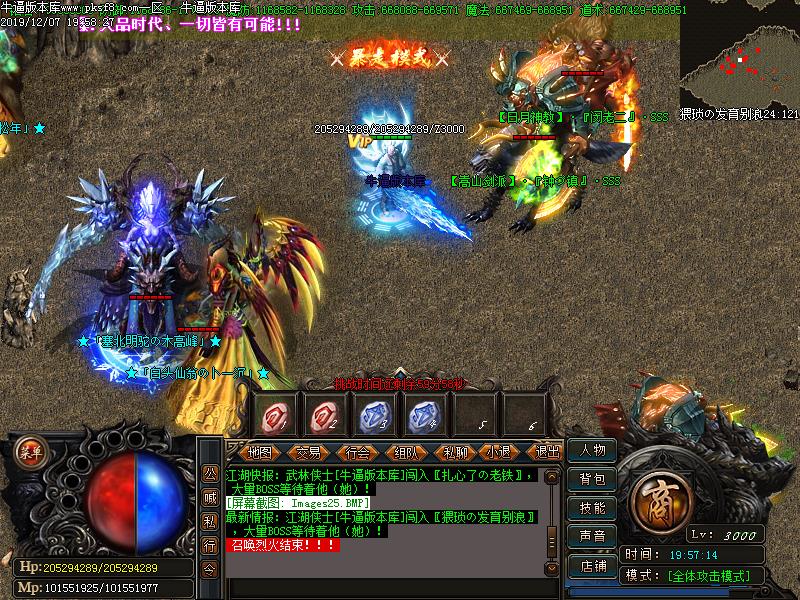Open the 人物 character panel

[592, 451]
